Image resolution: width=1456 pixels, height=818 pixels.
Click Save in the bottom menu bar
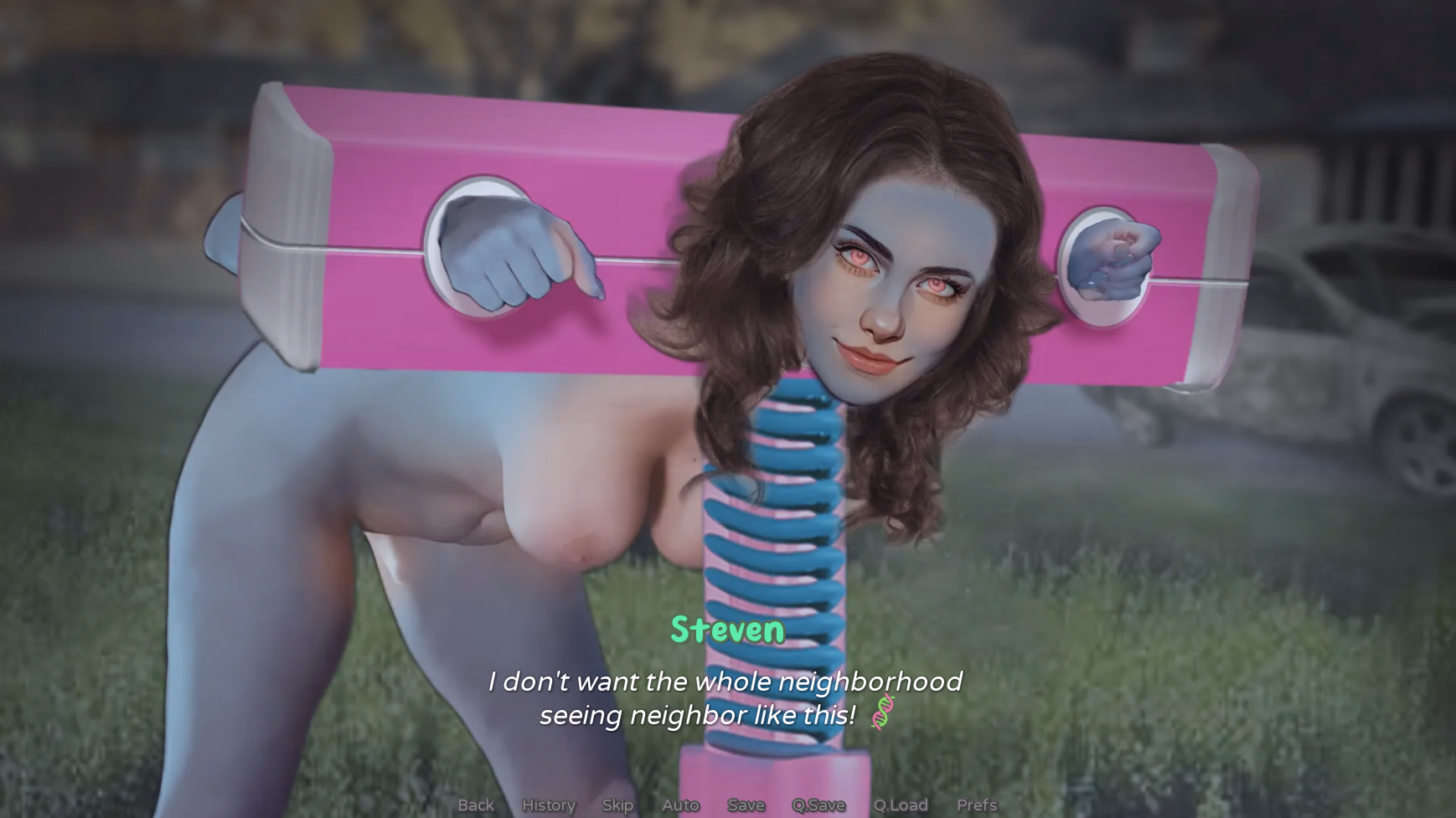point(746,805)
